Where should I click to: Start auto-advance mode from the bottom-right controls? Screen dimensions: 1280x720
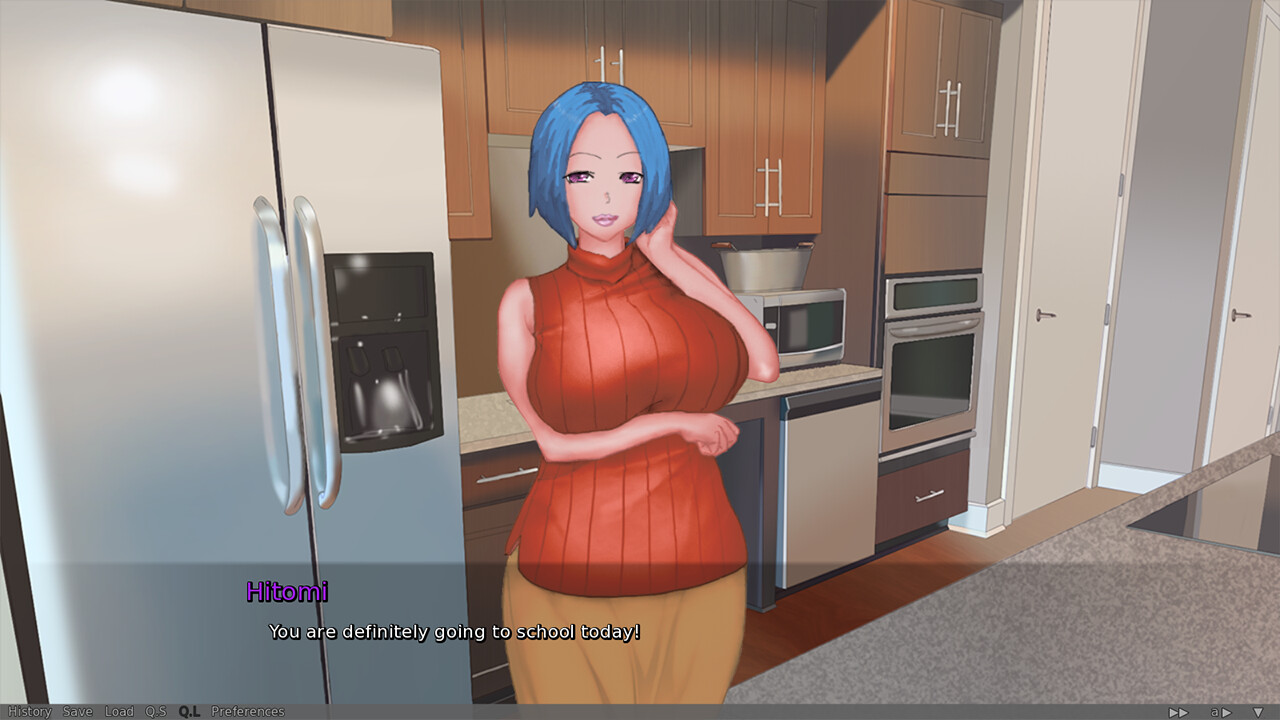point(1220,712)
